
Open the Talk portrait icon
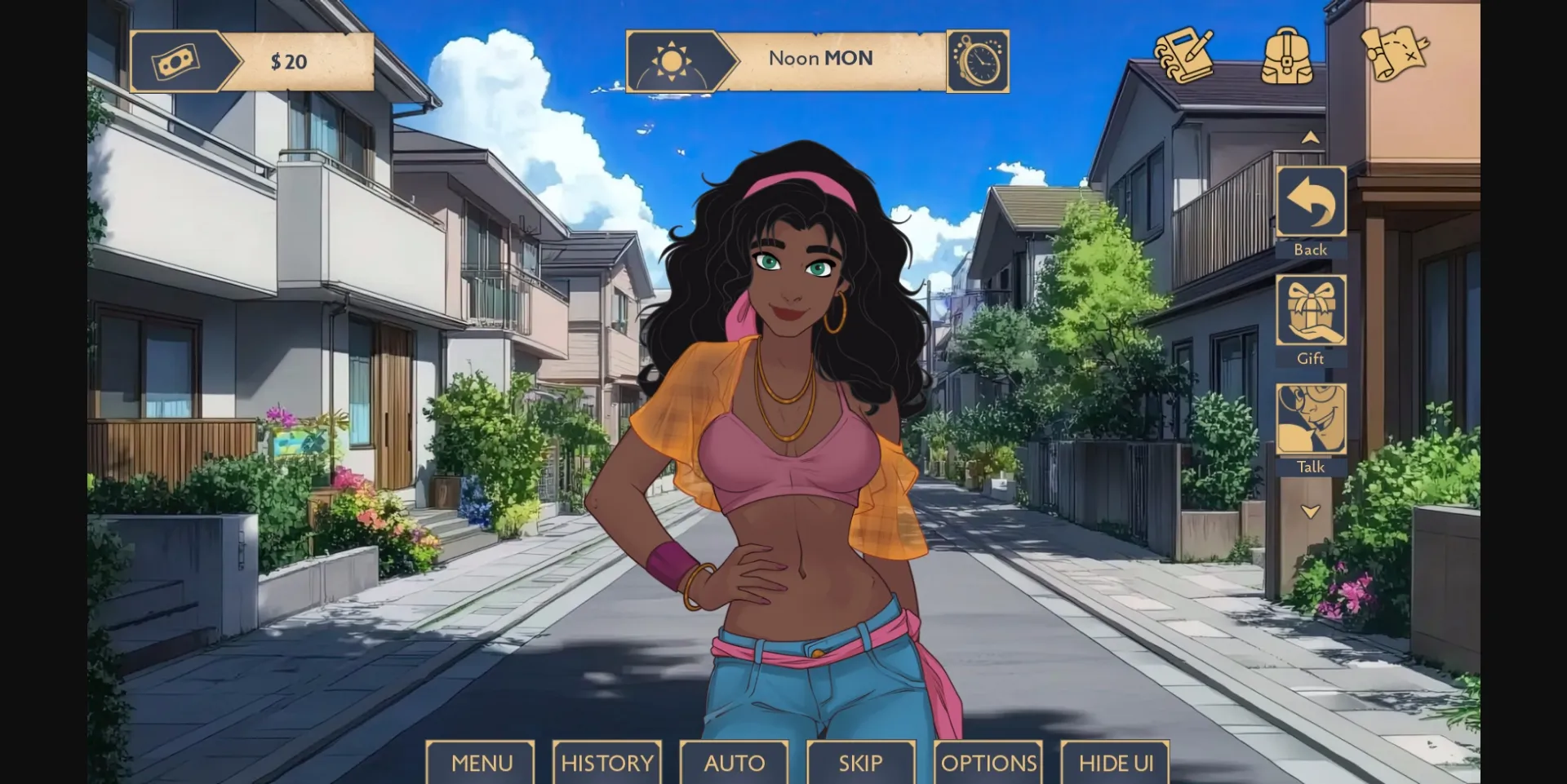click(1311, 420)
